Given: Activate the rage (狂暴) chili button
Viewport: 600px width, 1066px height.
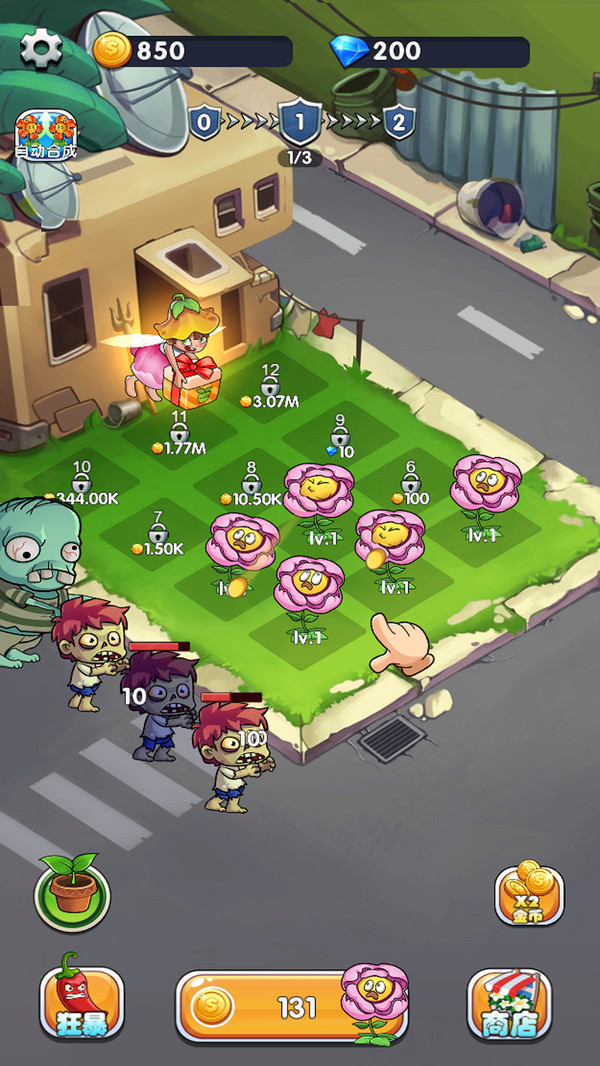Looking at the screenshot, I should point(81,1003).
